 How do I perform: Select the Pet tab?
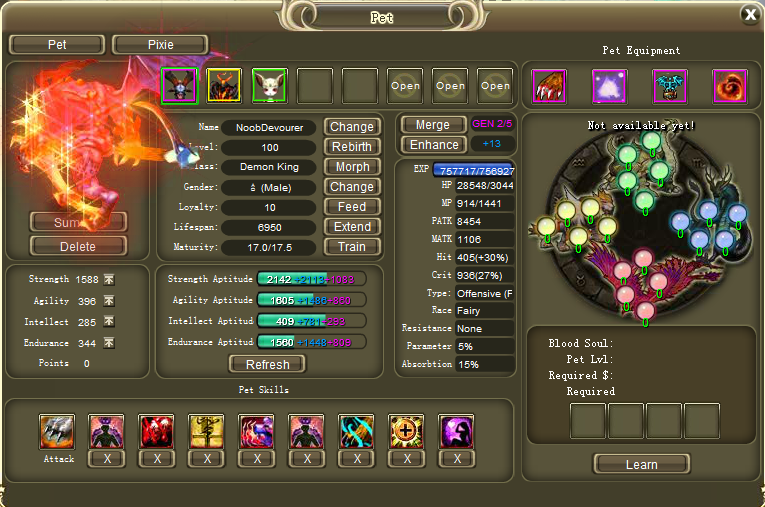pyautogui.click(x=57, y=45)
